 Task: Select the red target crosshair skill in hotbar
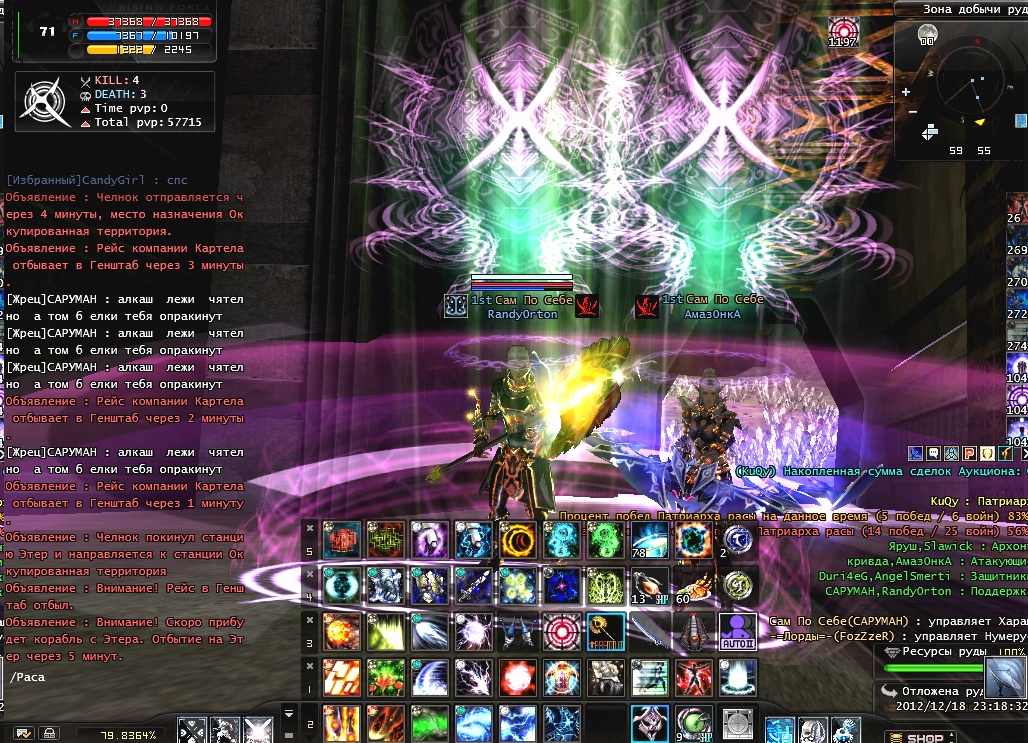[x=560, y=632]
